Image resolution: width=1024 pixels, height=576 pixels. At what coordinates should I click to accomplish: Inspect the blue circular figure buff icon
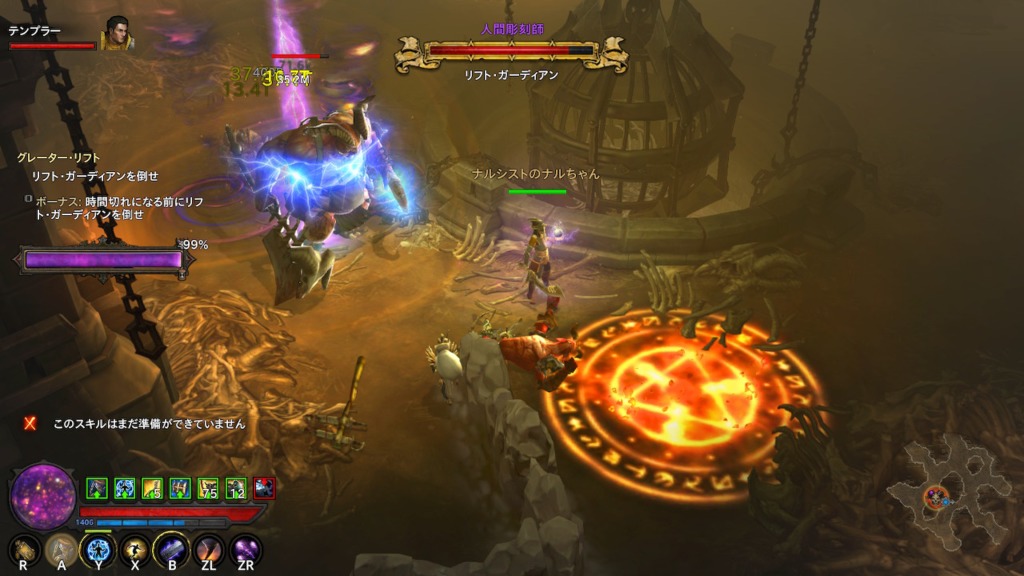pyautogui.click(x=124, y=488)
